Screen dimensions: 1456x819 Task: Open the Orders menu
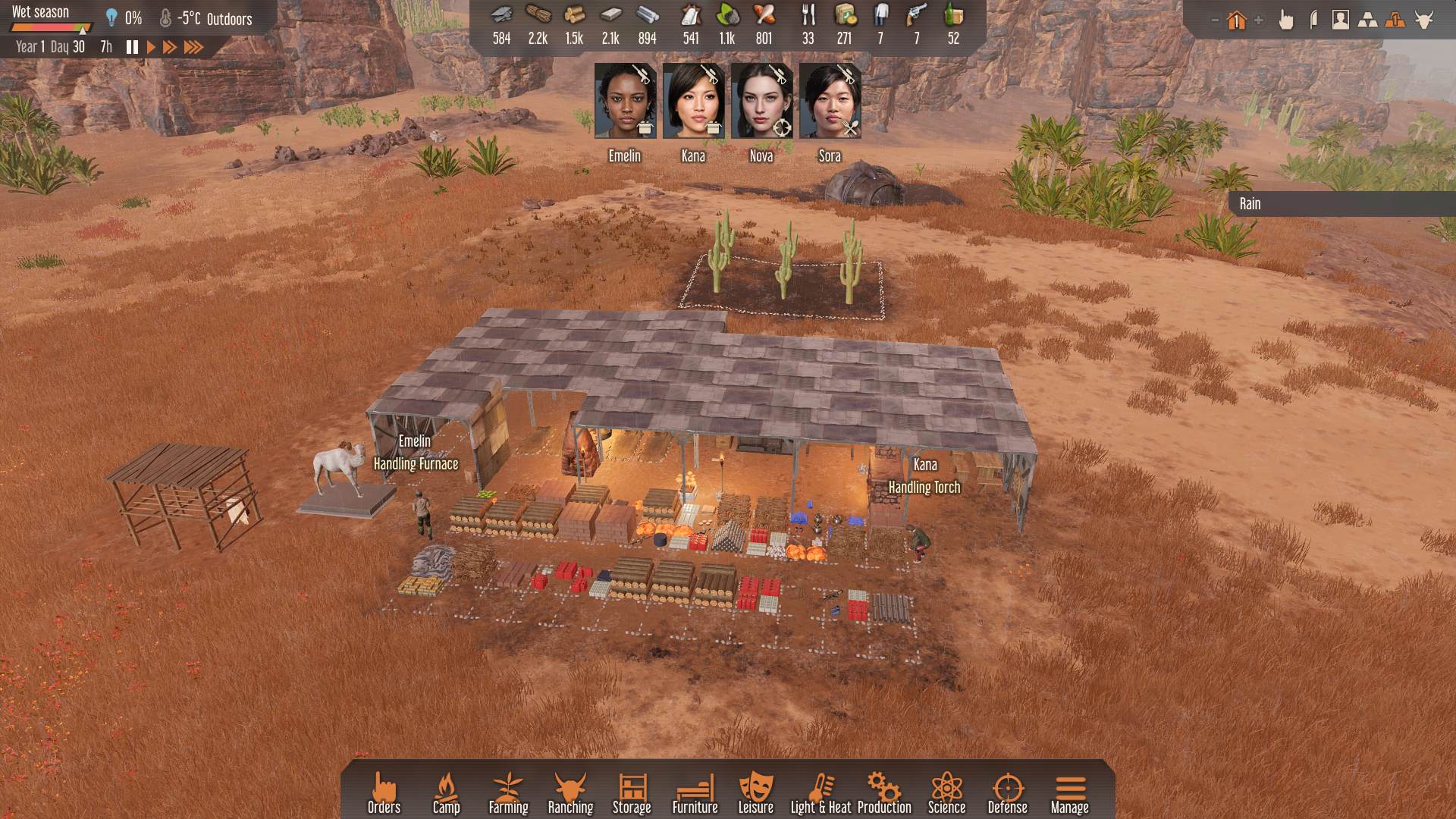(x=384, y=793)
